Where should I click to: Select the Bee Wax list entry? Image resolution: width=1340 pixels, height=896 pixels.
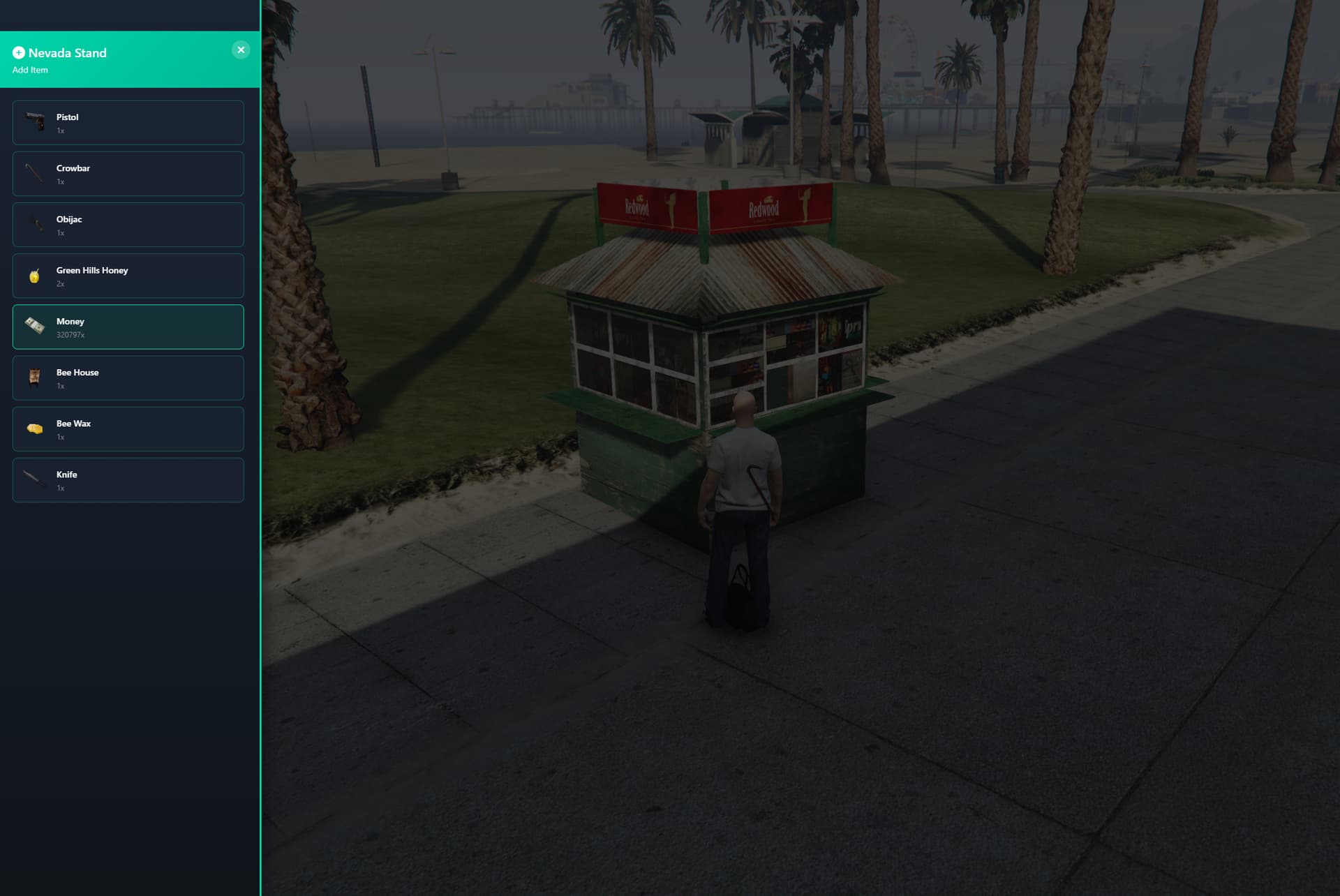click(128, 428)
